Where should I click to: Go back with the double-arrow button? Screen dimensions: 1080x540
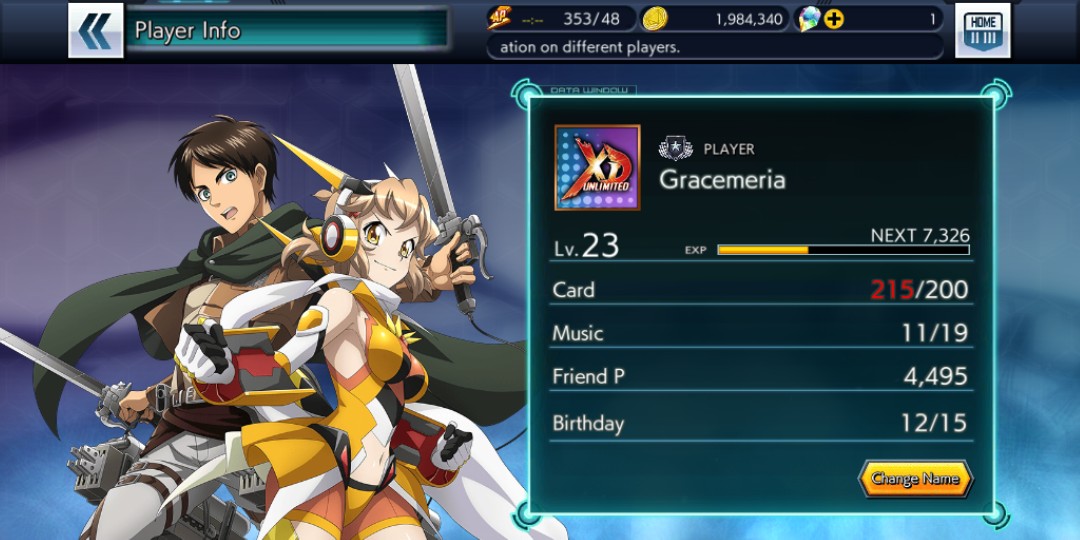click(x=95, y=30)
